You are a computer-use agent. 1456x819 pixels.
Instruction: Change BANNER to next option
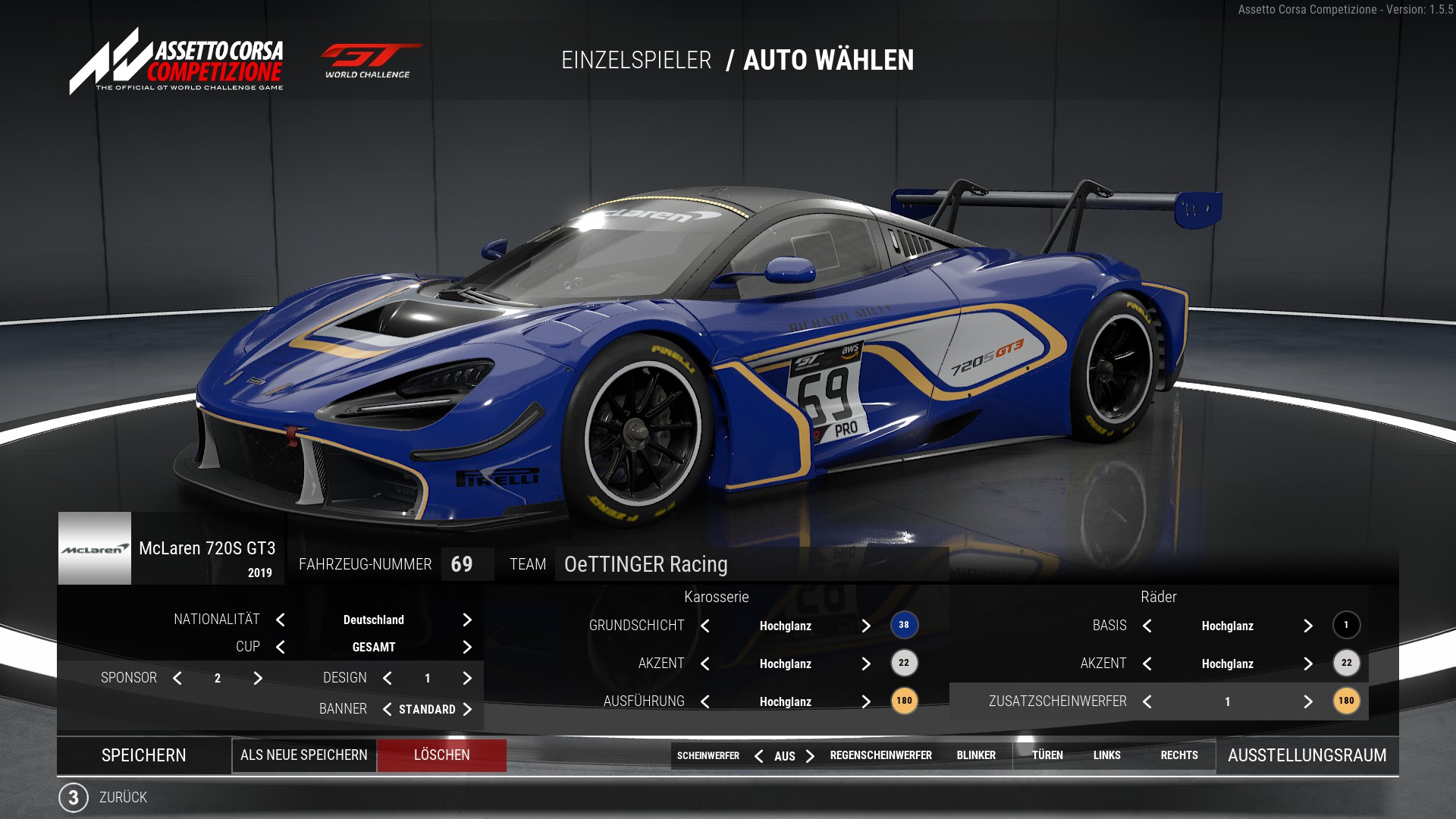pos(467,709)
